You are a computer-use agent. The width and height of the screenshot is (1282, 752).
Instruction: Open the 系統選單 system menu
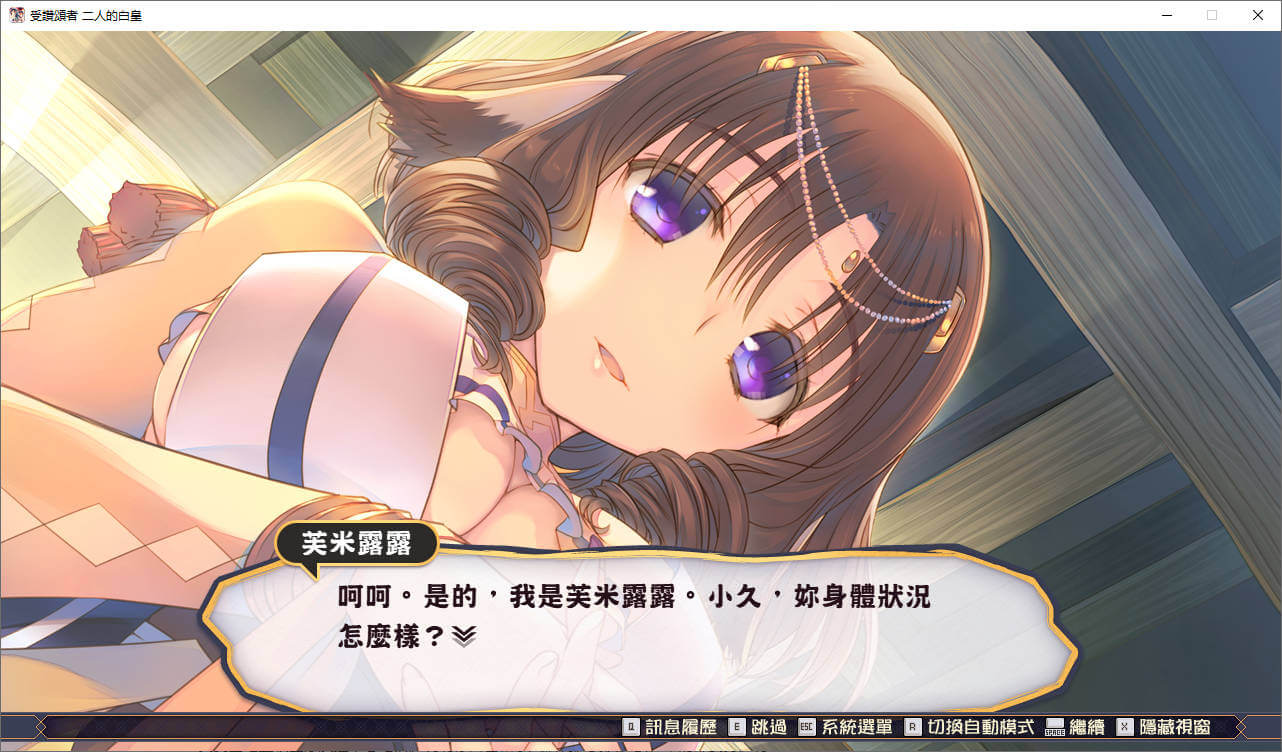click(845, 727)
